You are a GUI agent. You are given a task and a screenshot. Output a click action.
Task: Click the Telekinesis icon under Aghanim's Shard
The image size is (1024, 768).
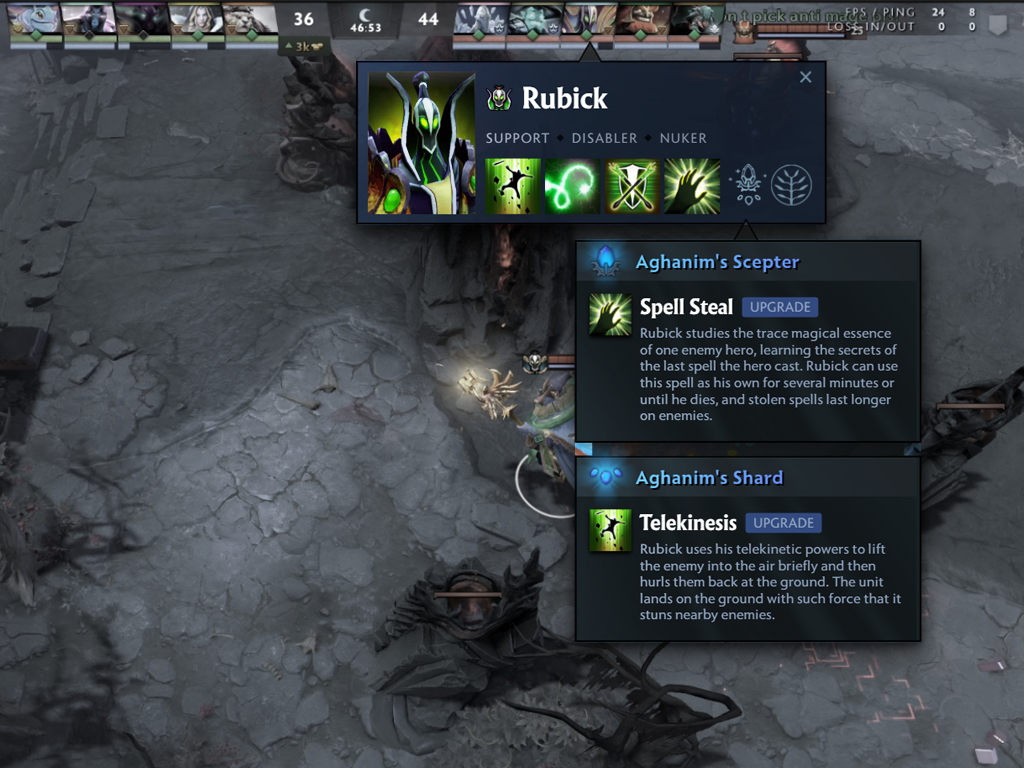coord(610,530)
